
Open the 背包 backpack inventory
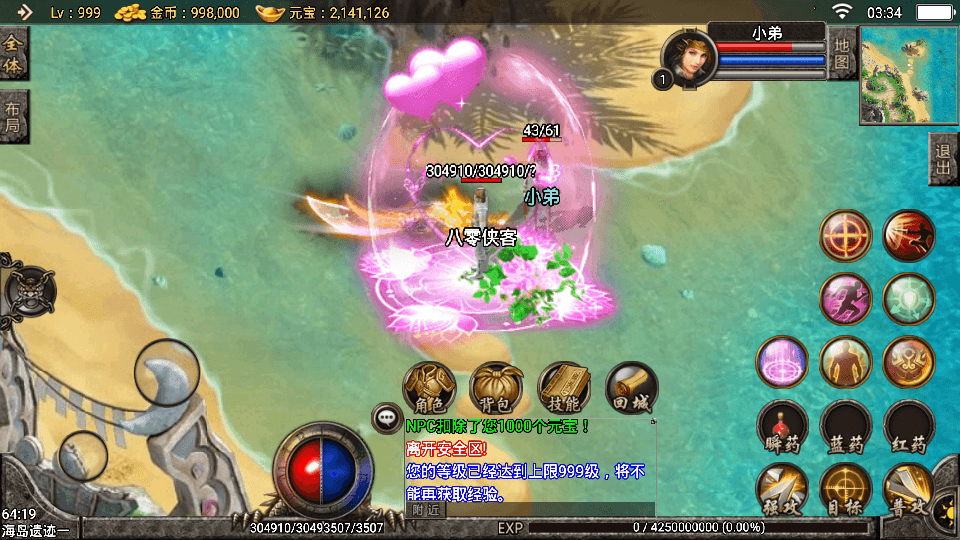tap(497, 388)
